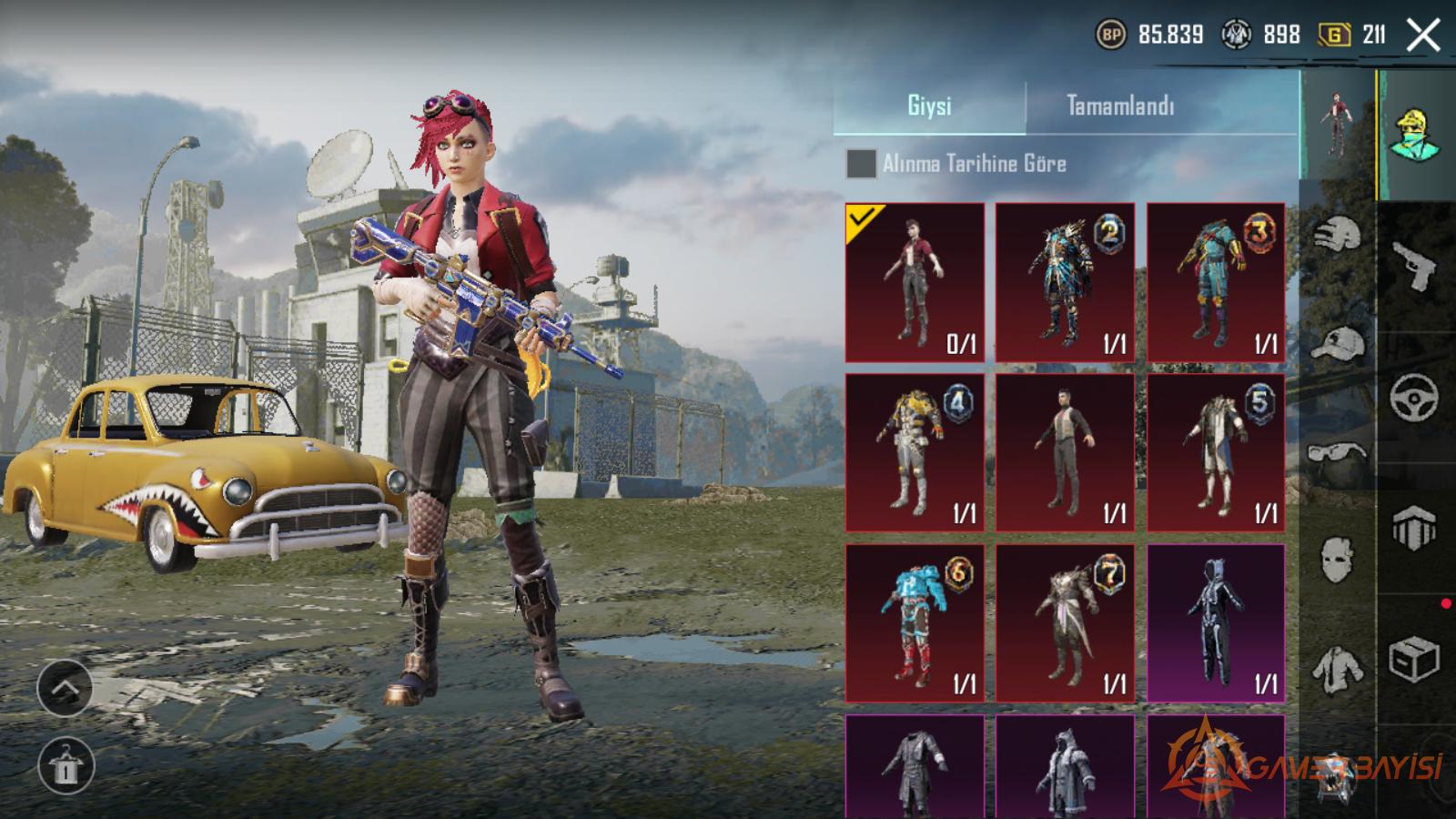
Task: Close the inventory screen with the X
Action: [x=1422, y=35]
